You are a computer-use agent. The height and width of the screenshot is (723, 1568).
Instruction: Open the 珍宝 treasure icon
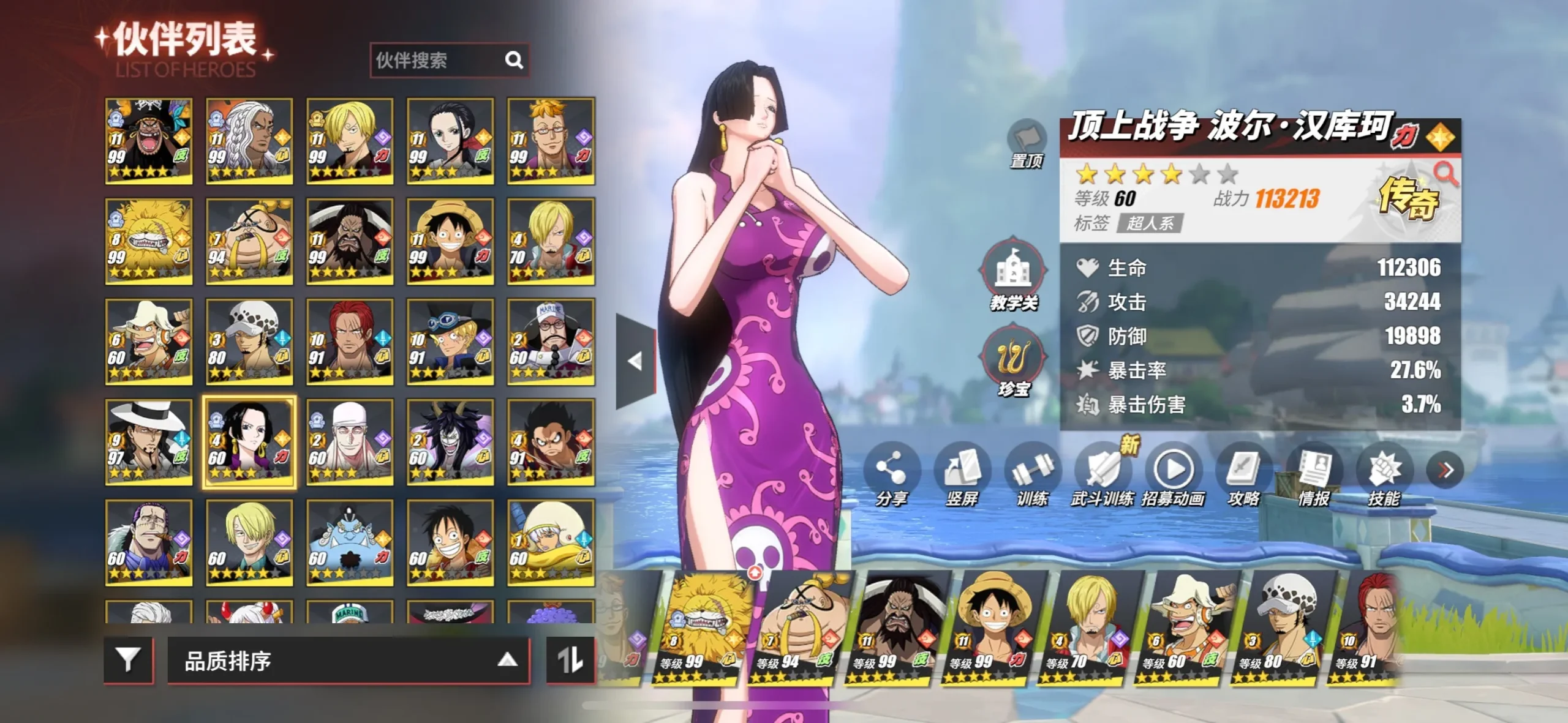[1014, 361]
